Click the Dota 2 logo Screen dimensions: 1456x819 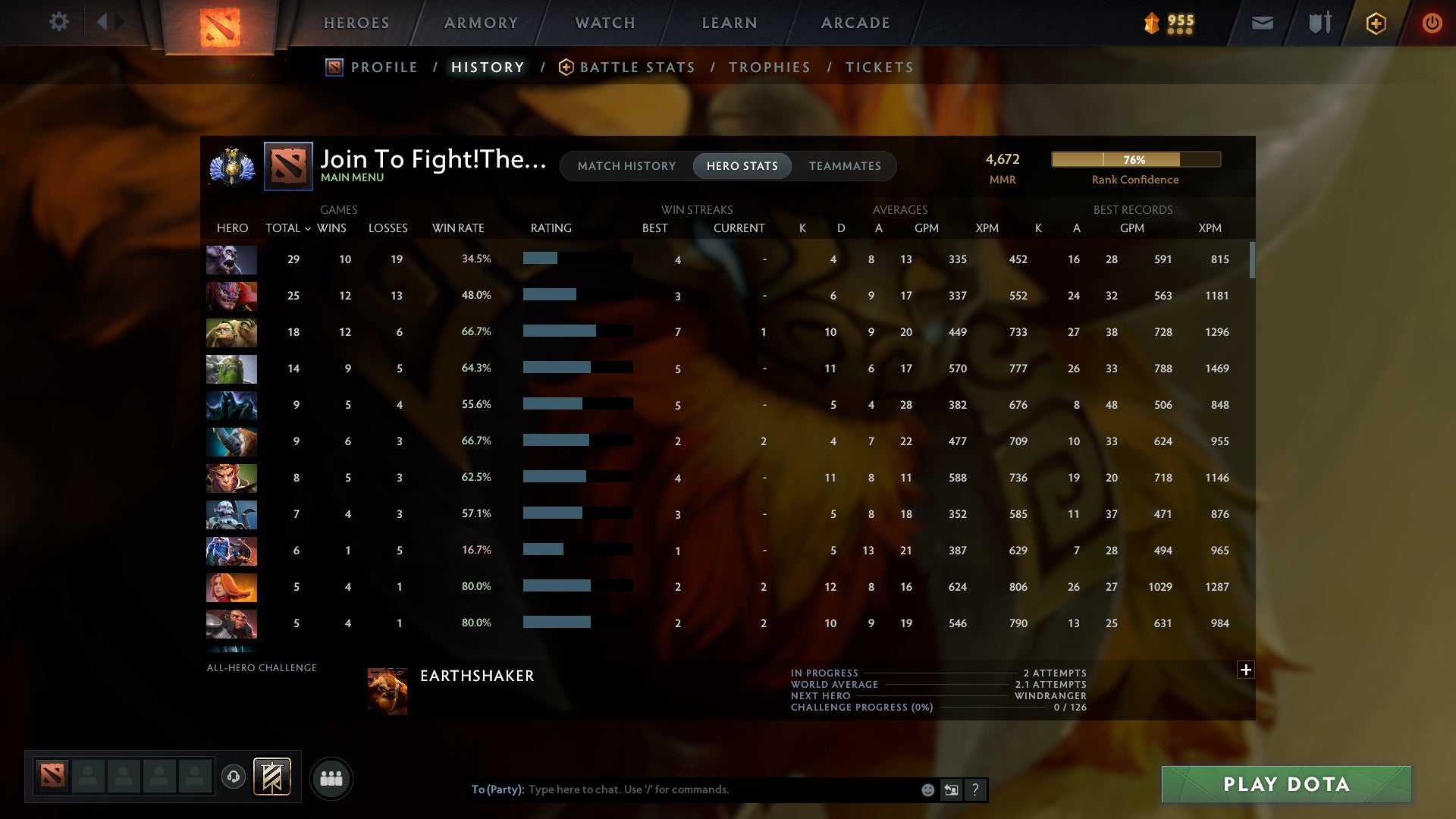219,25
